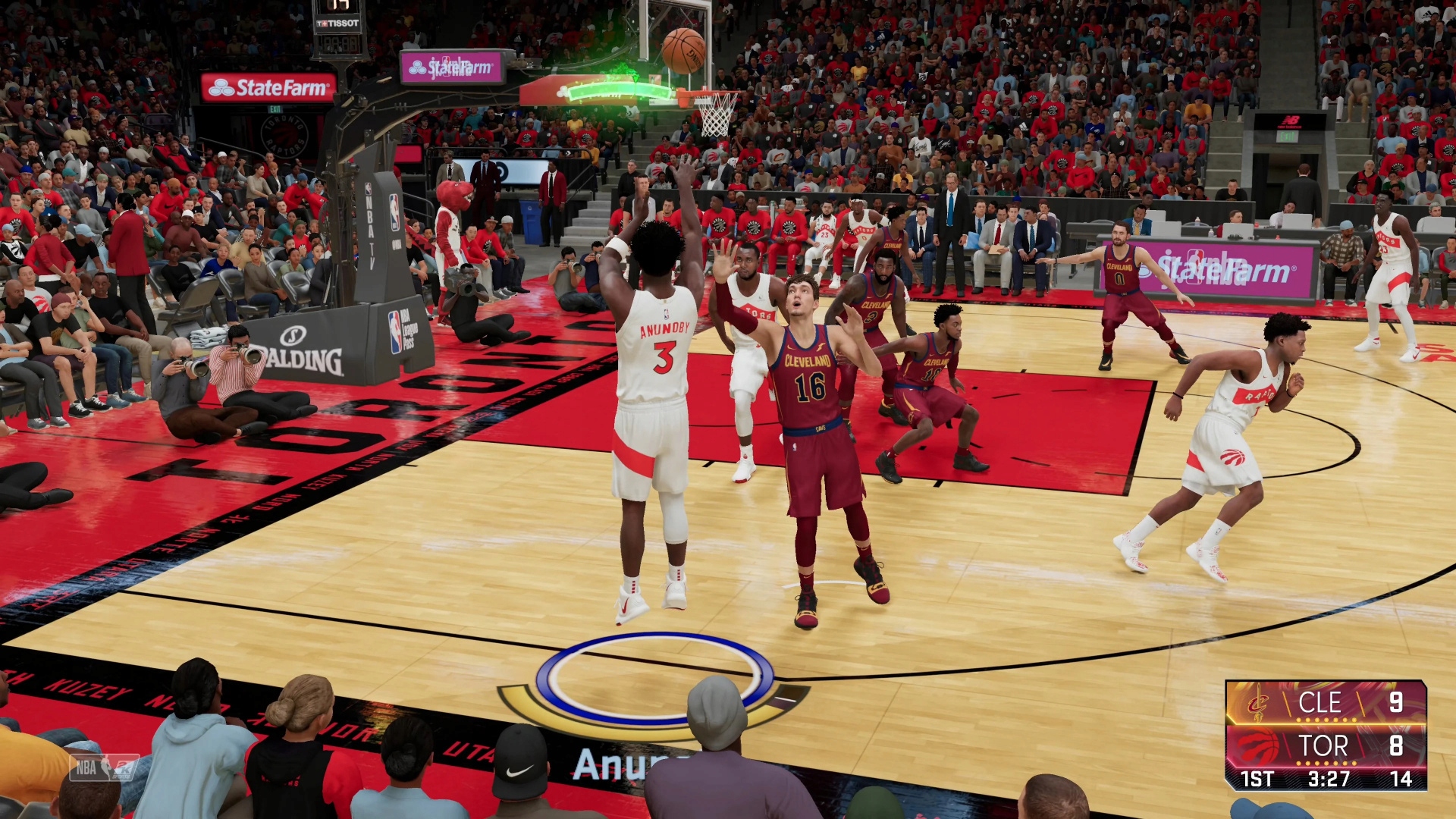Click the NBA logo on the stanchion pad
Image resolution: width=1456 pixels, height=819 pixels.
[x=394, y=212]
